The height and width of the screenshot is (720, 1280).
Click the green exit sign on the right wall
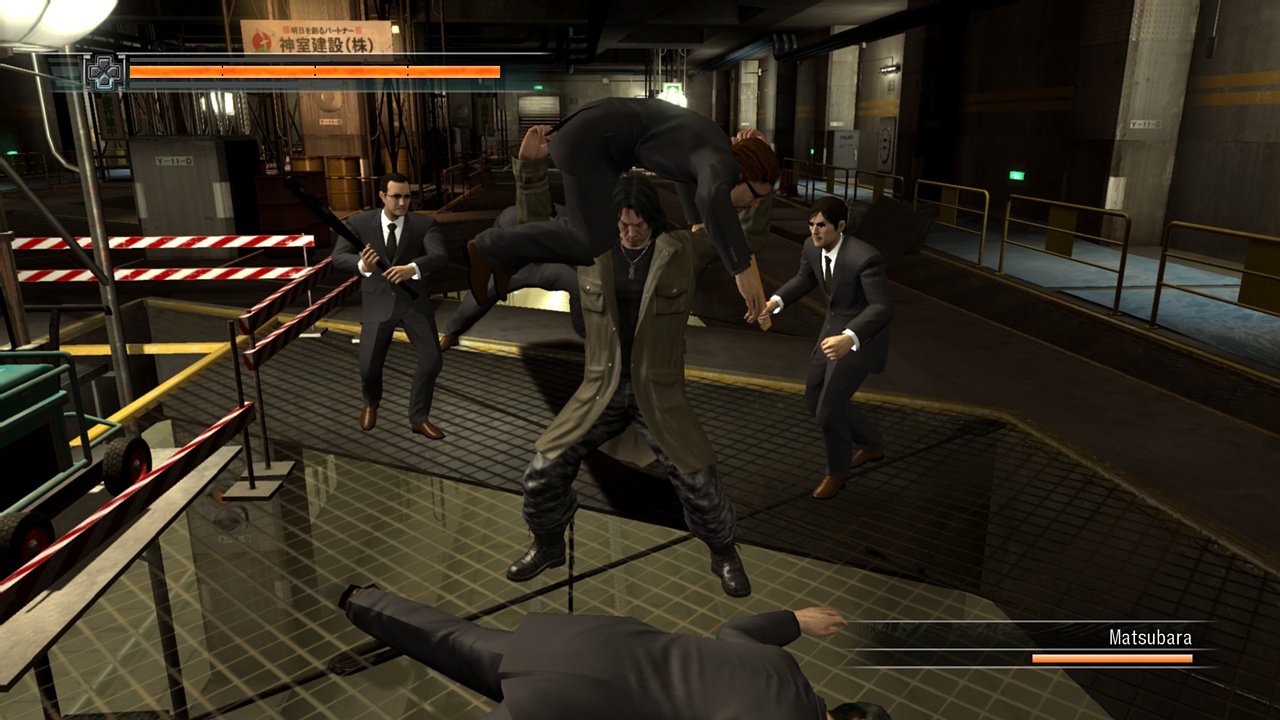point(1015,174)
